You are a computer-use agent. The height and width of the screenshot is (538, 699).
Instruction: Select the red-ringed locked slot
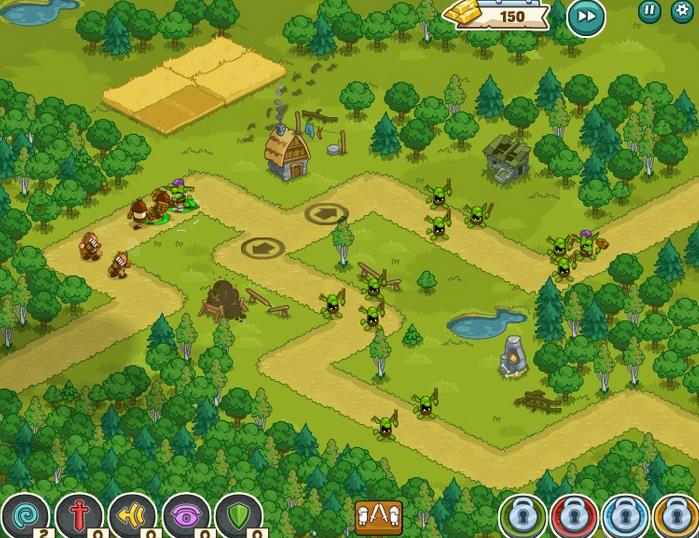coord(573,517)
